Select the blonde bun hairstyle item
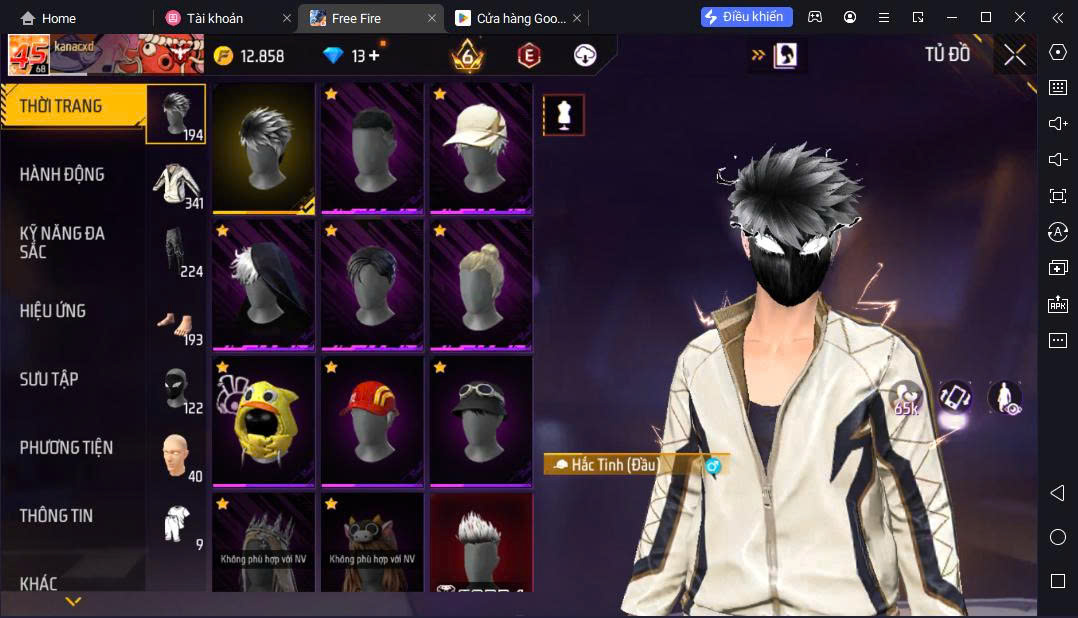The height and width of the screenshot is (618, 1078). (x=481, y=284)
